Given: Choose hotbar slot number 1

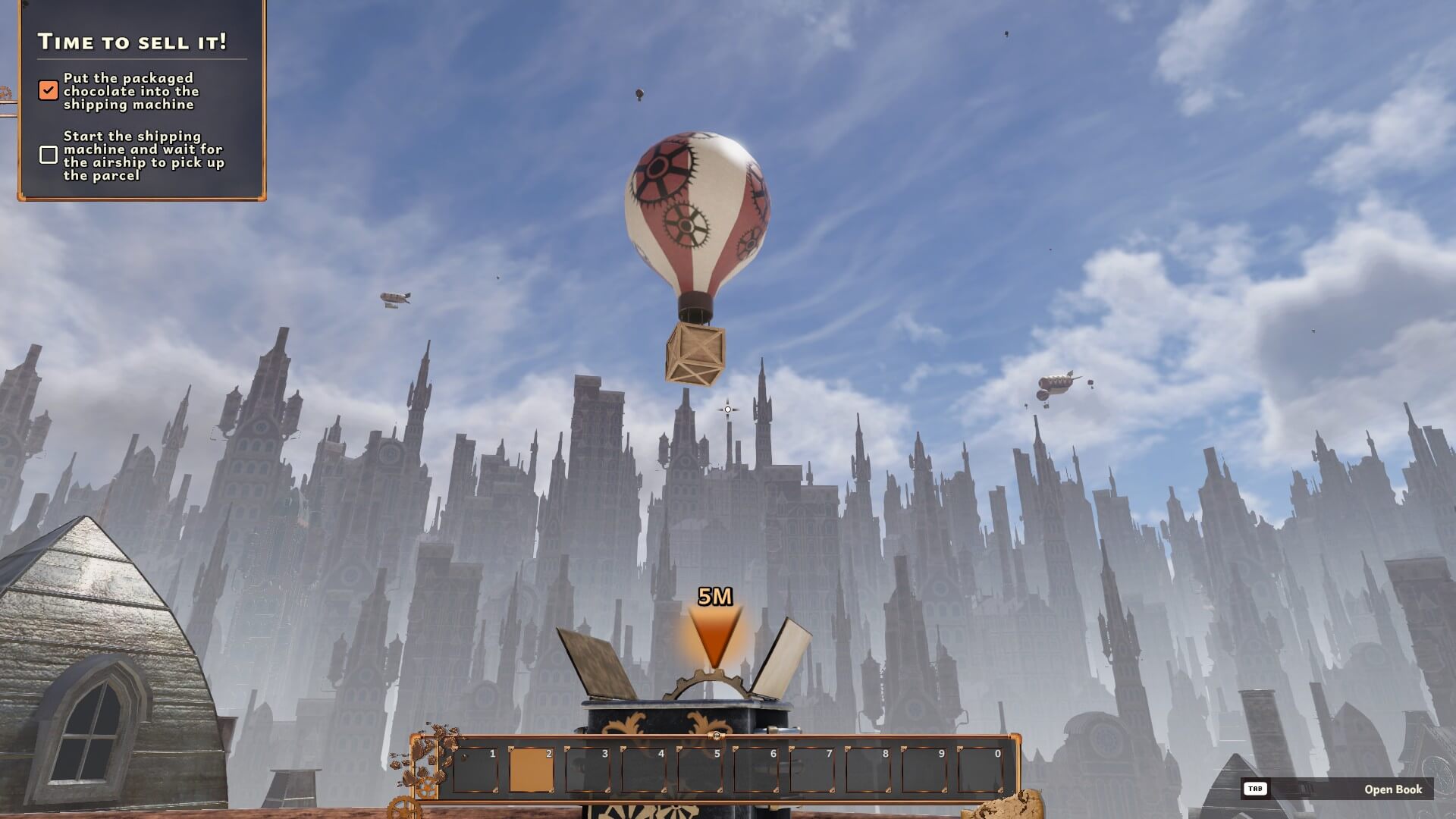Looking at the screenshot, I should [475, 770].
